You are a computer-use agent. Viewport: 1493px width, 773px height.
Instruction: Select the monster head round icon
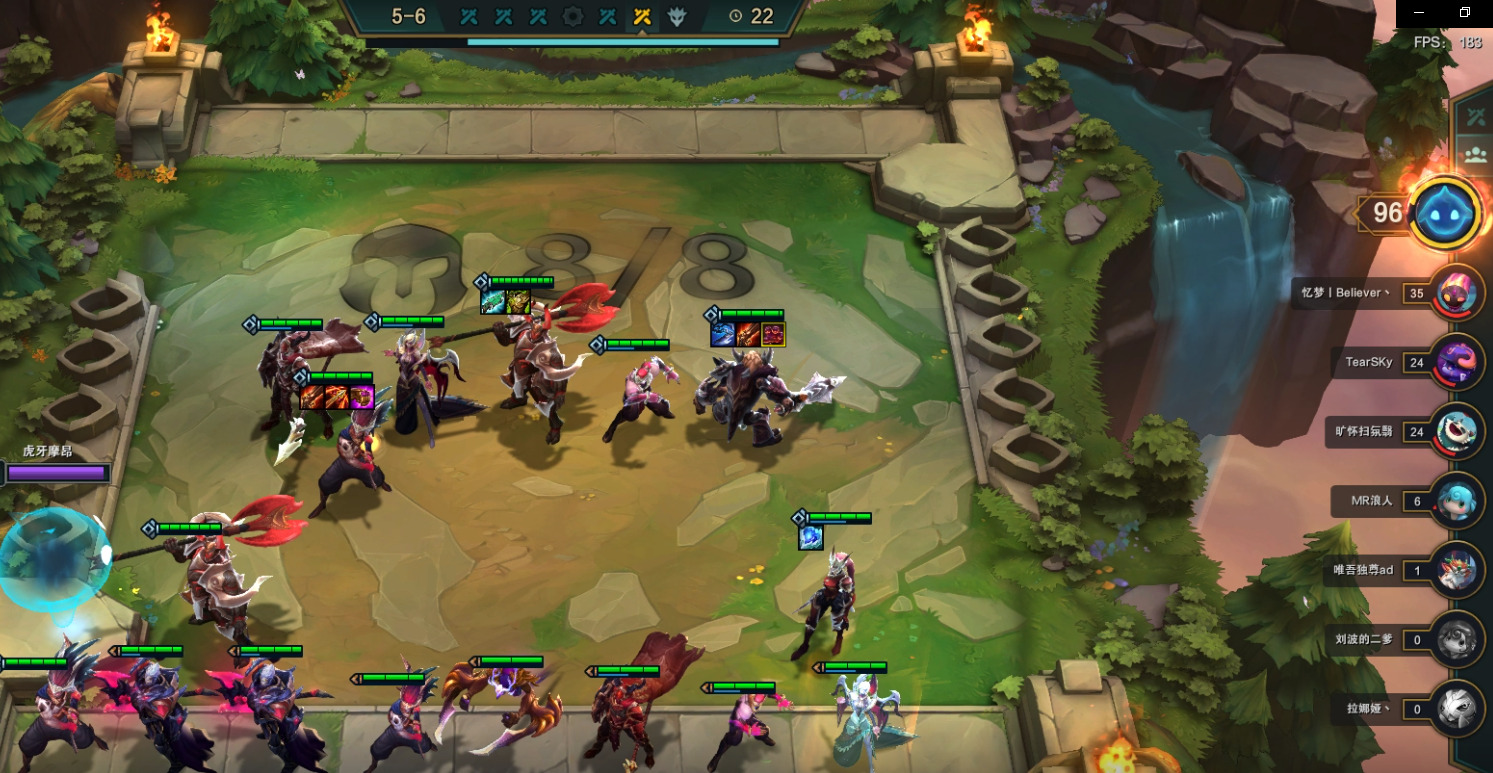pyautogui.click(x=677, y=16)
